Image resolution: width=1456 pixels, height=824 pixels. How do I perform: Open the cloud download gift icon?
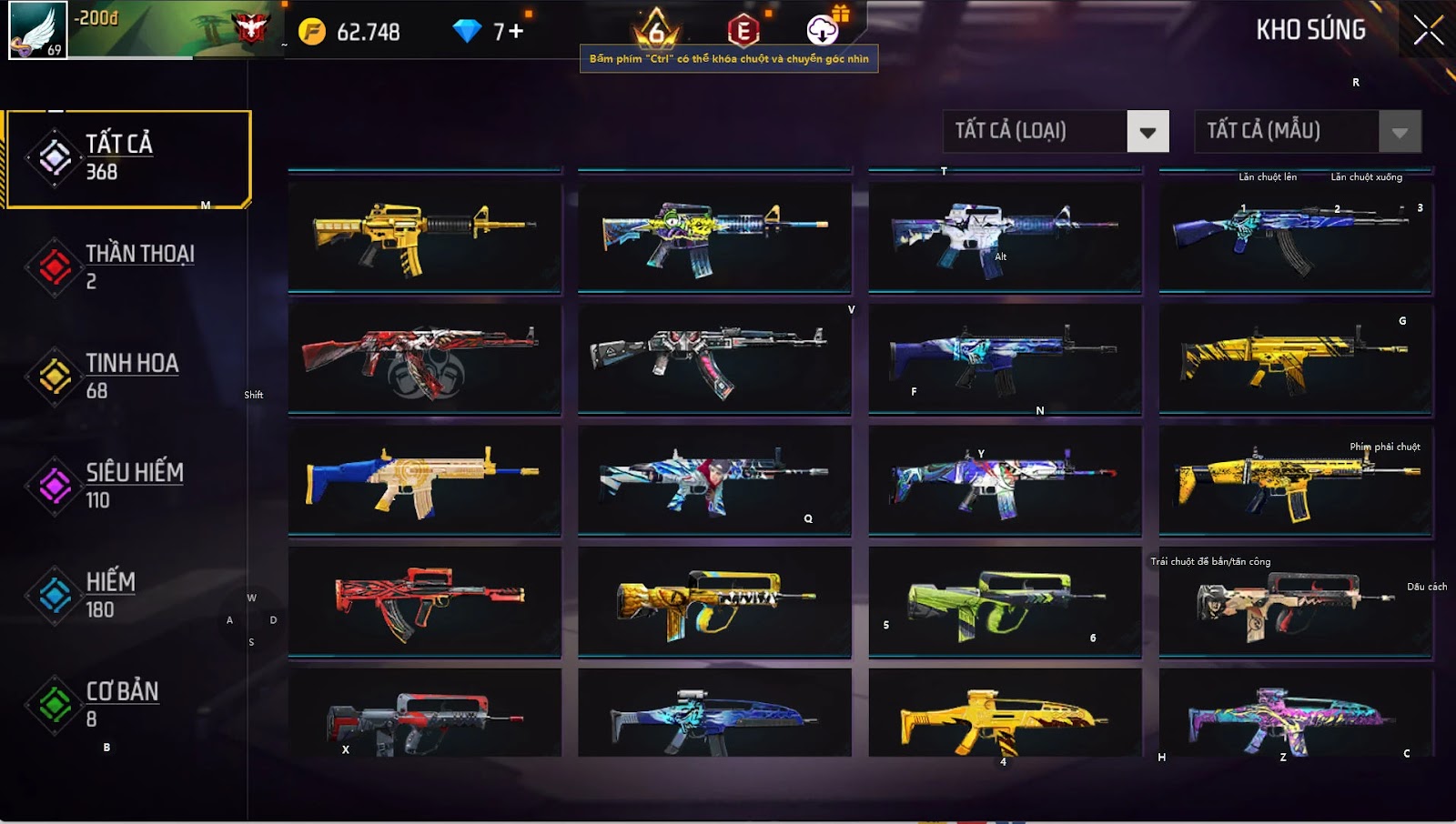point(823,30)
